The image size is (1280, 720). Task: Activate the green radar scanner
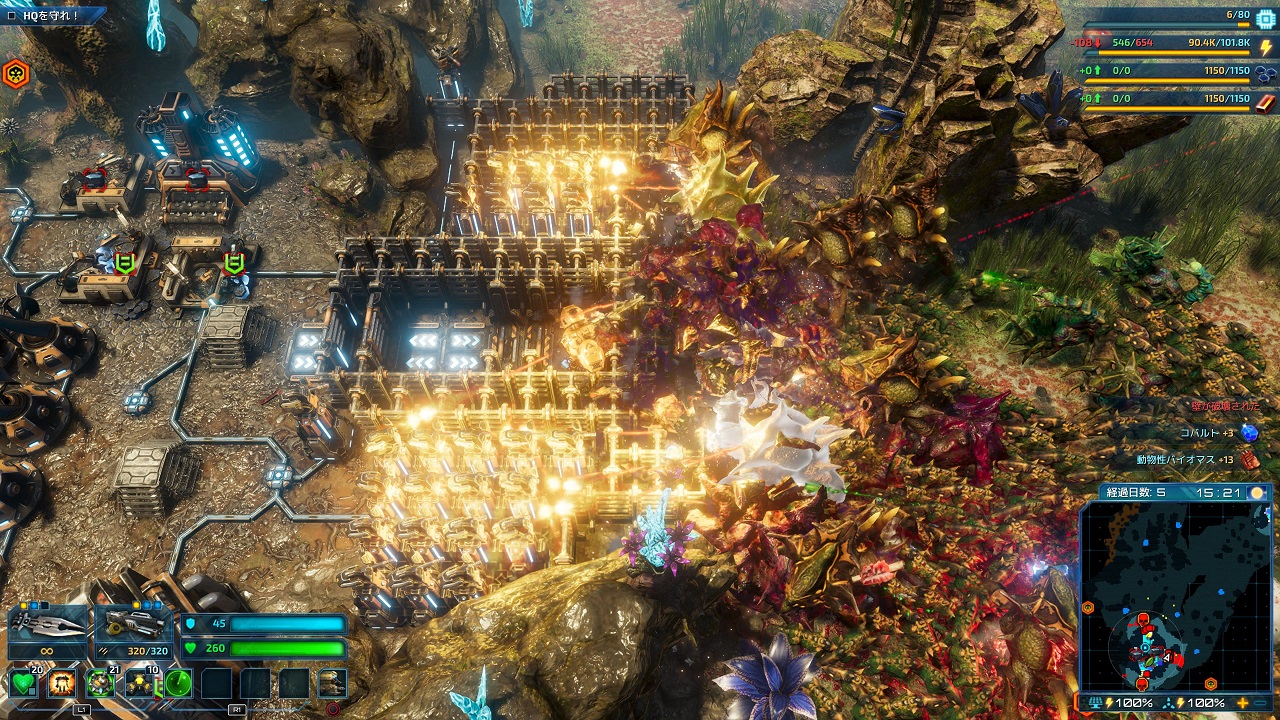178,684
